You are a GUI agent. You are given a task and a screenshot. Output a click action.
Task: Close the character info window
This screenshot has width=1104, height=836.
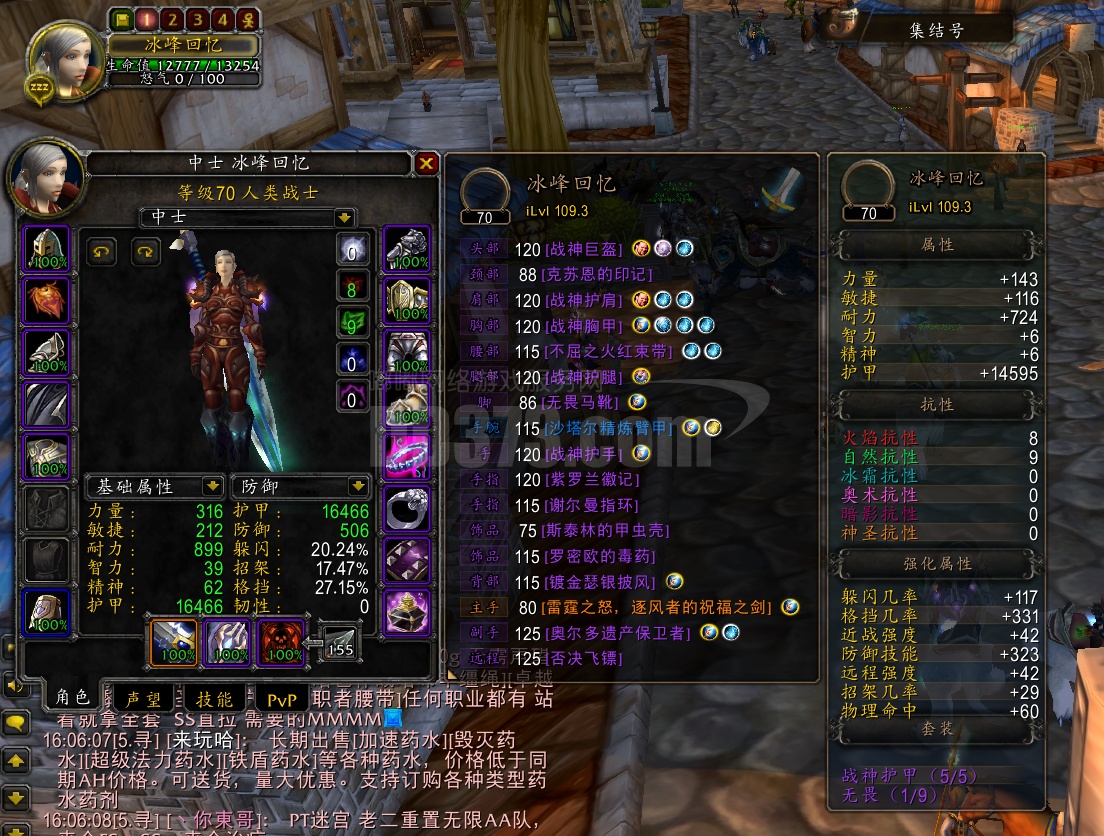[x=427, y=163]
